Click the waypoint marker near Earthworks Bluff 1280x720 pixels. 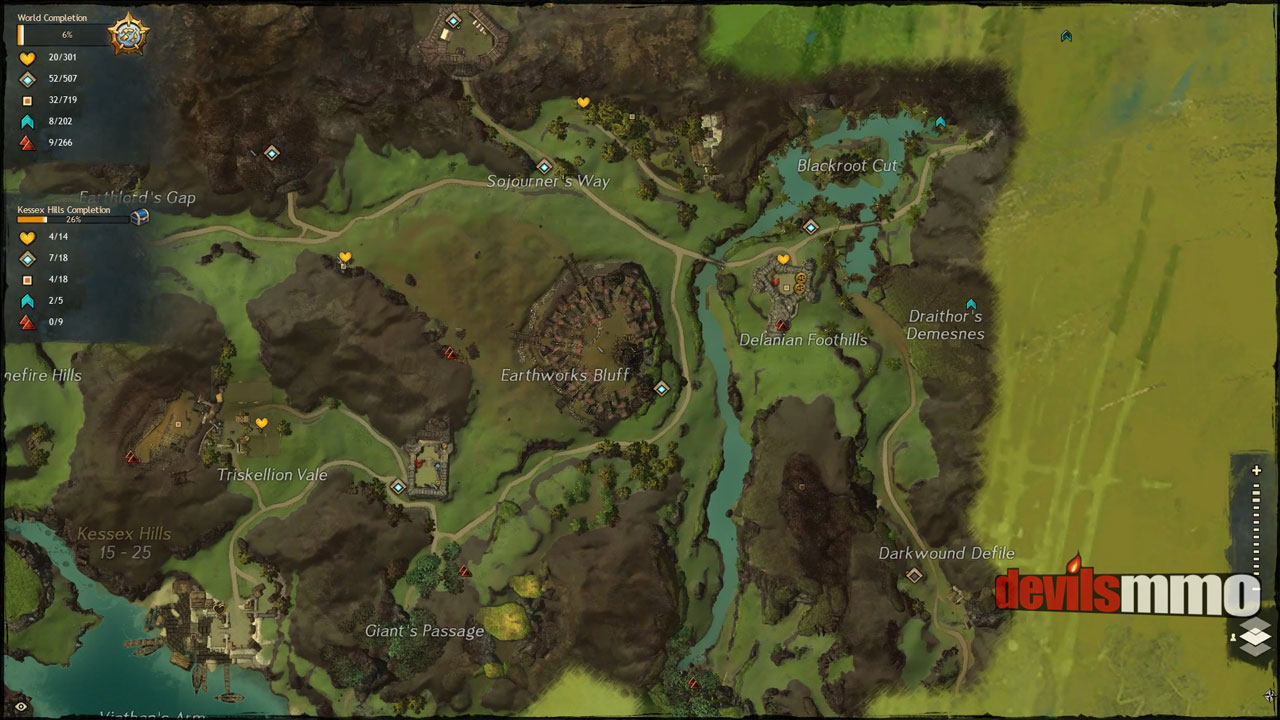click(660, 388)
